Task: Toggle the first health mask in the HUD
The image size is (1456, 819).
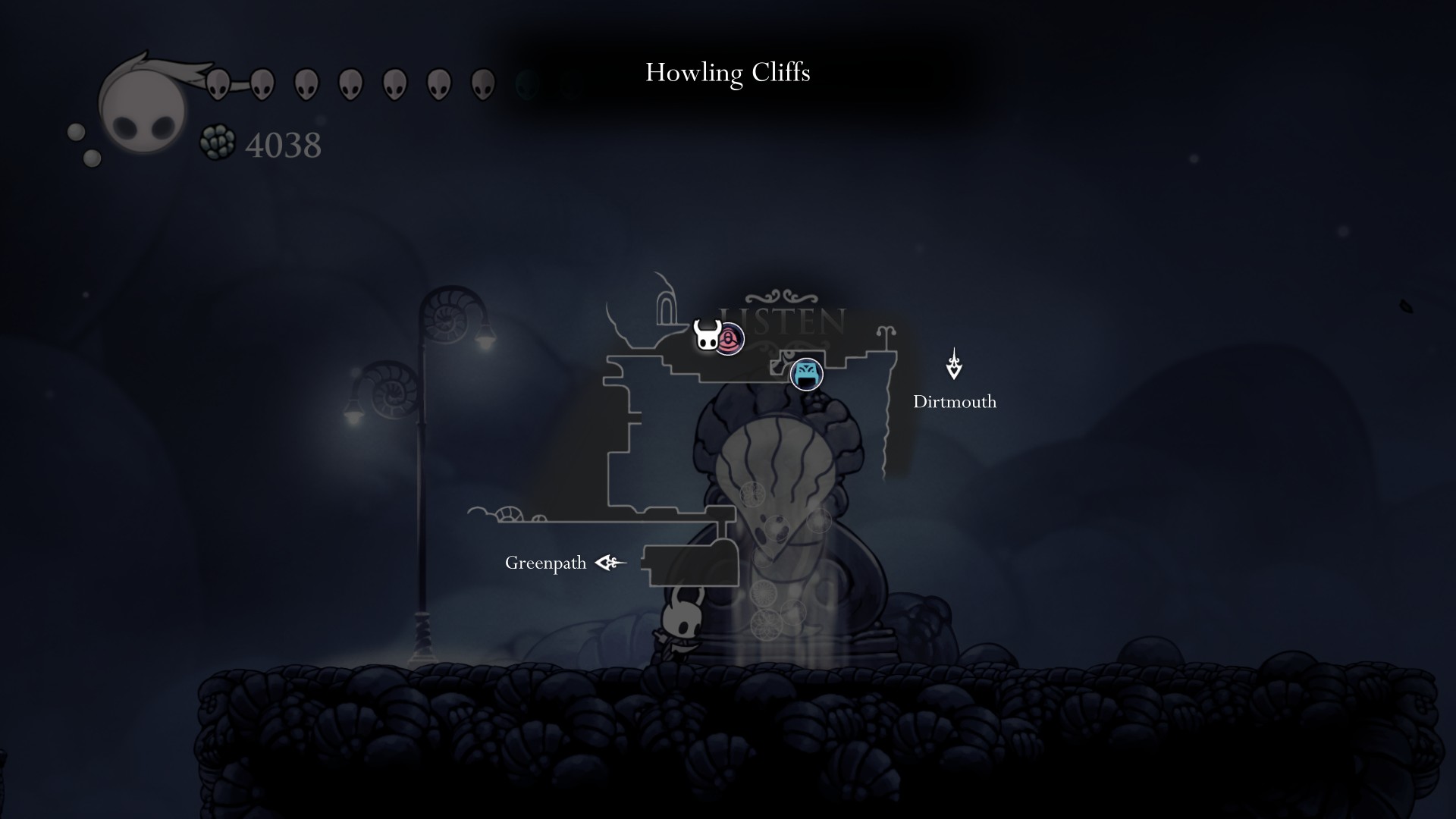Action: coord(220,83)
